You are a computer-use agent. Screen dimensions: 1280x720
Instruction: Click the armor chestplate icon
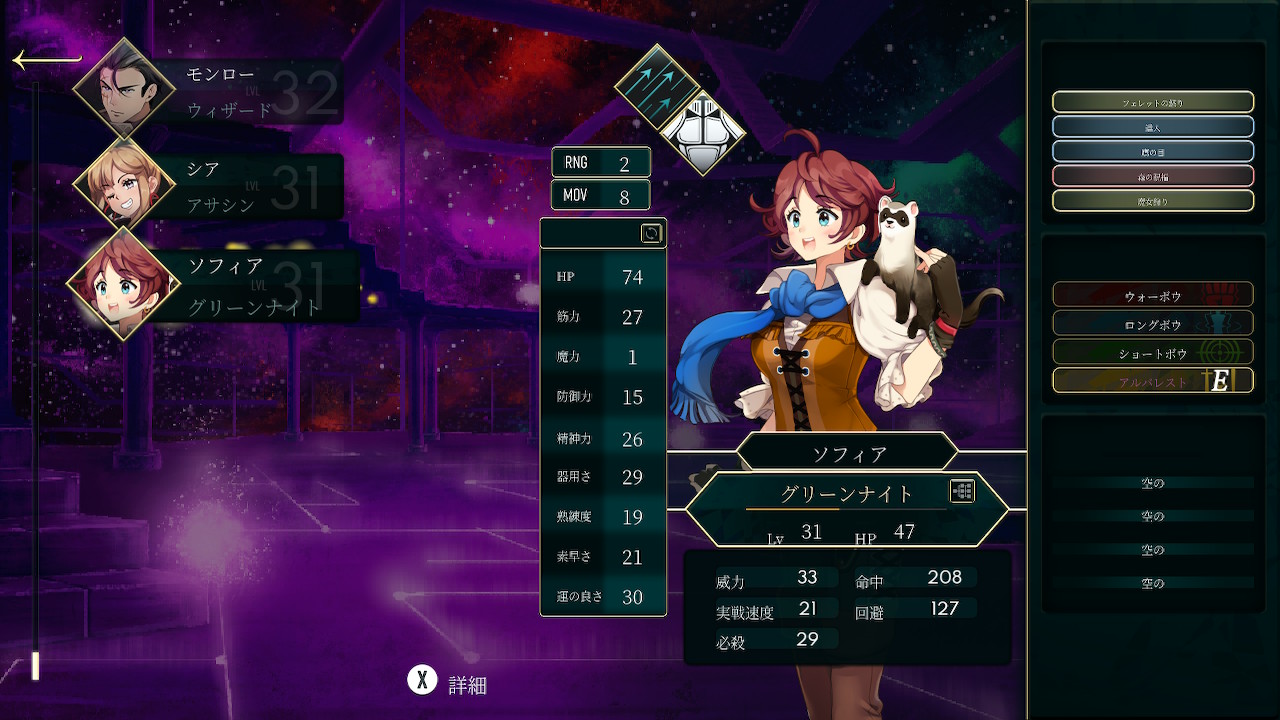703,132
